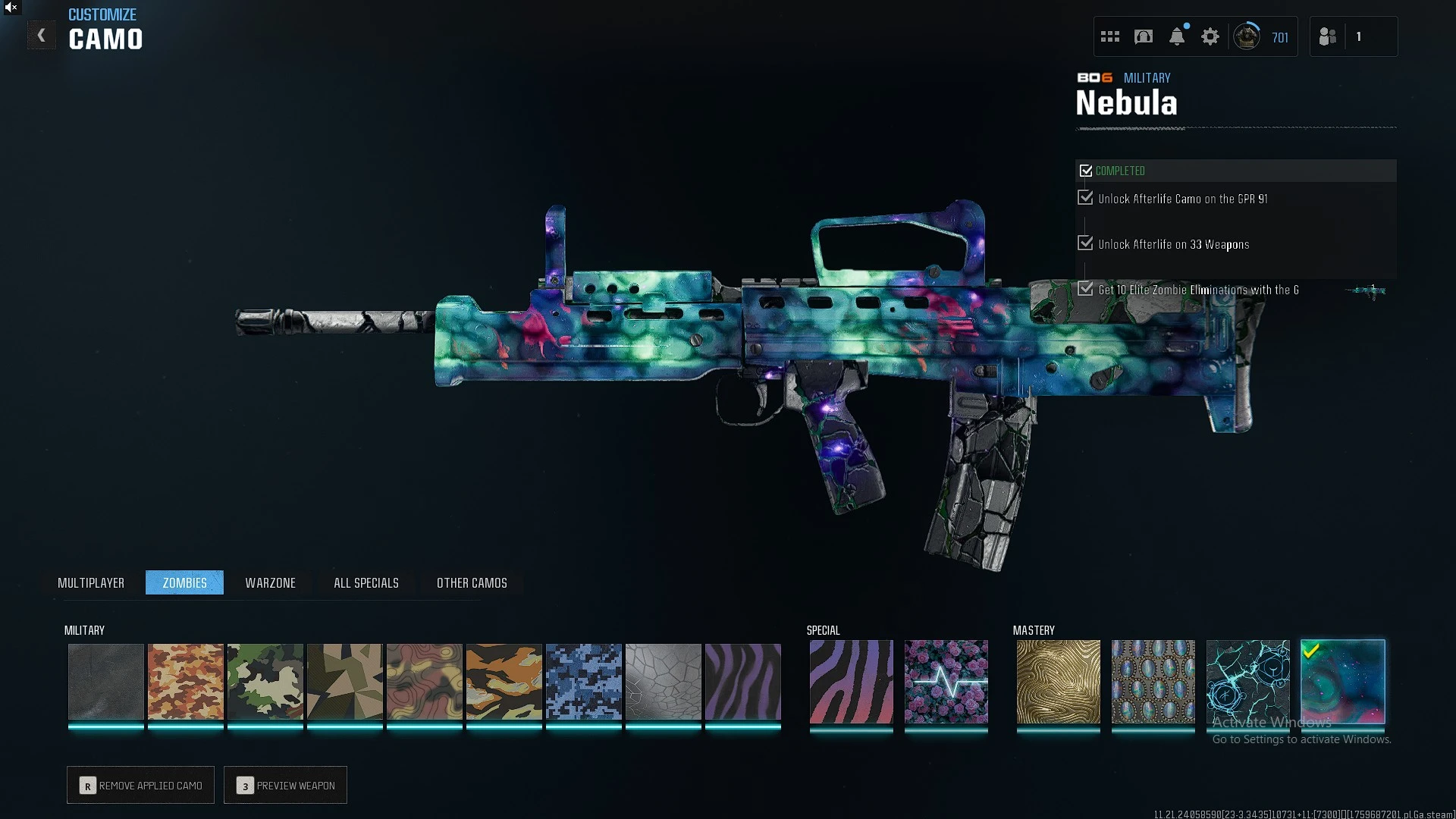1456x819 pixels.
Task: Choose the roses heartbeat special camo
Action: point(946,681)
